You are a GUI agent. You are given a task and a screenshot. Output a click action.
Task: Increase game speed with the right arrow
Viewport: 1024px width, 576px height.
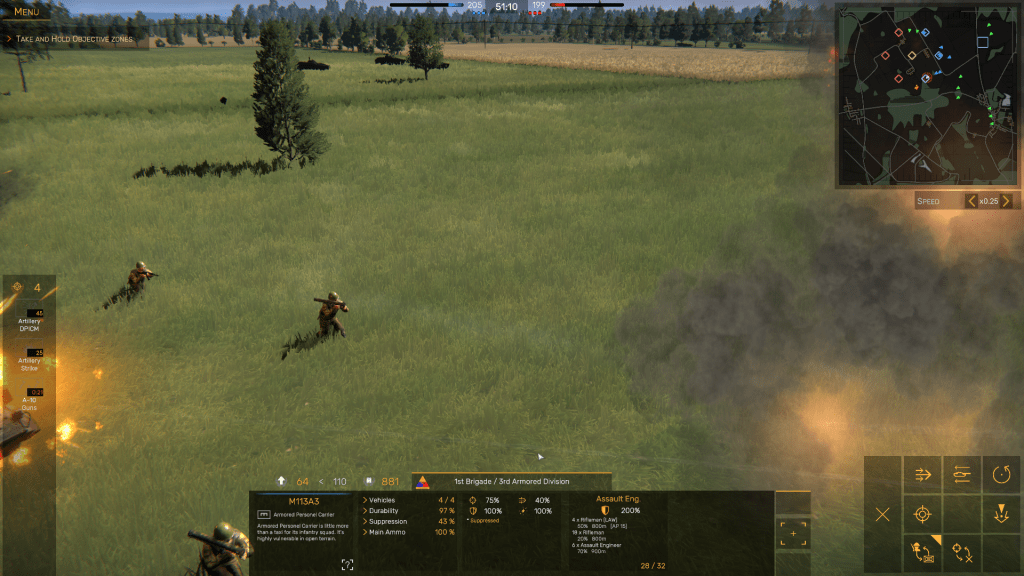coord(1006,201)
